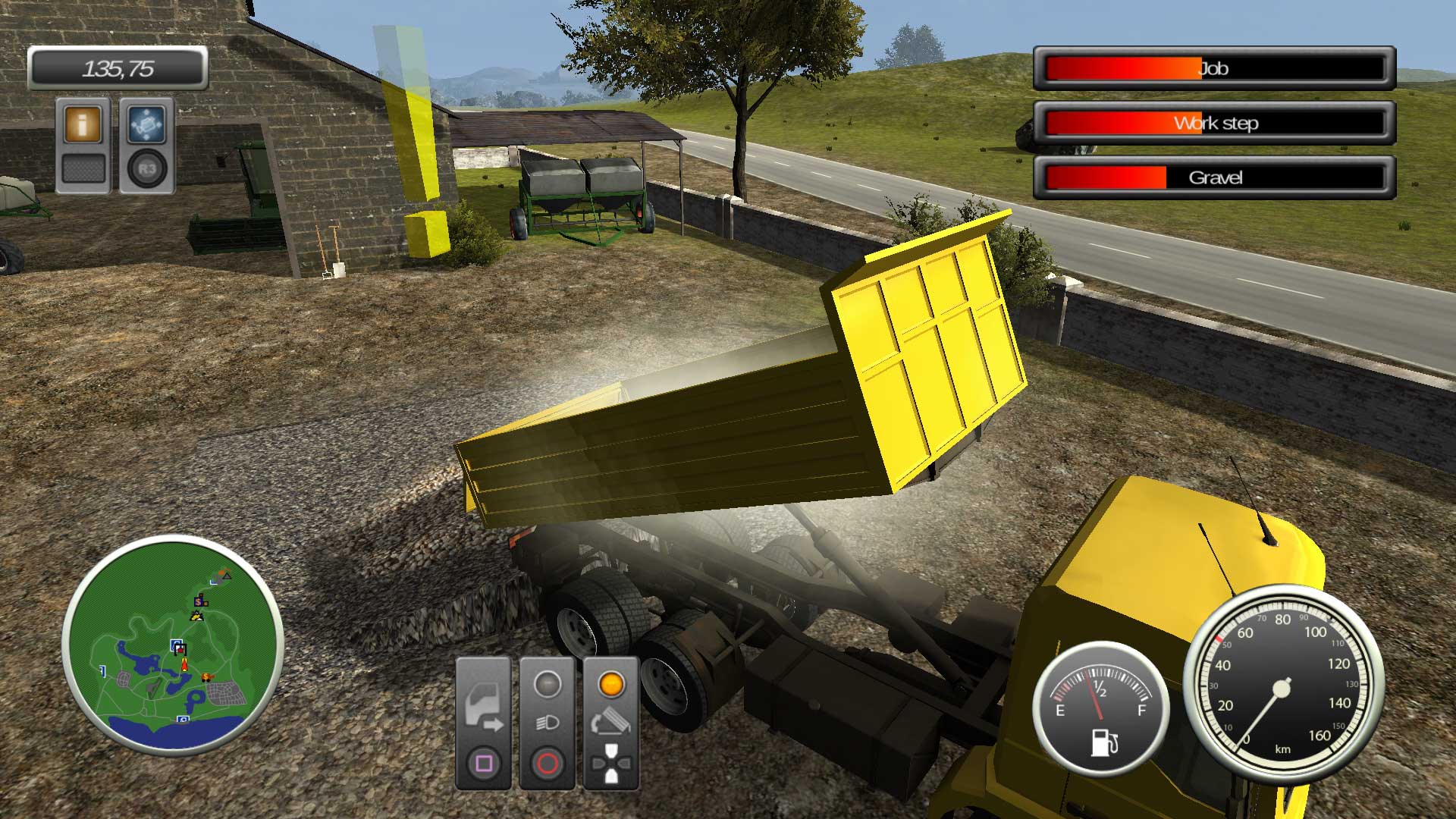Click the Job bar label
Viewport: 1456px width, 819px height.
tap(1215, 69)
